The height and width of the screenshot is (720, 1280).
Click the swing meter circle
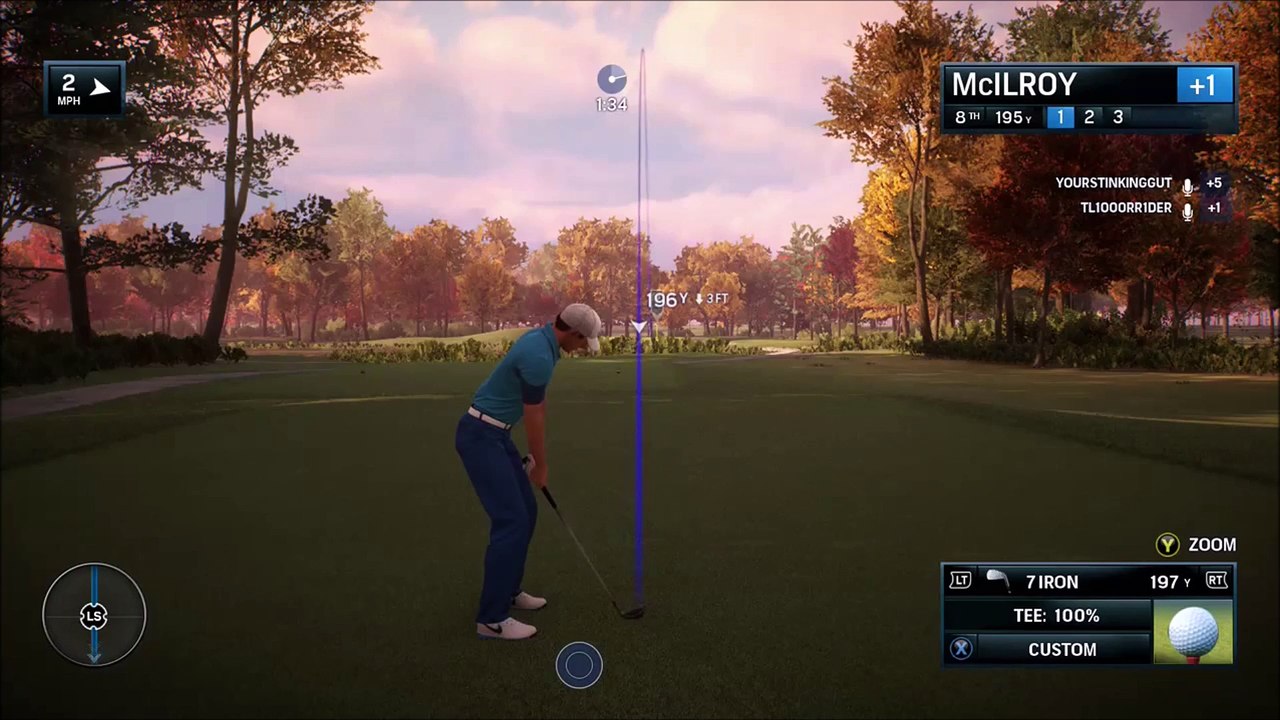[579, 666]
